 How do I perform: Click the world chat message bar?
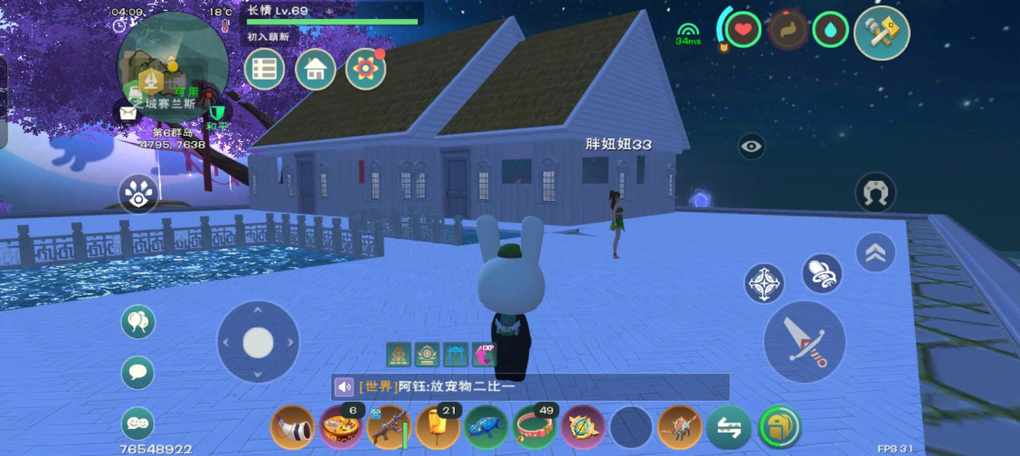click(x=530, y=387)
